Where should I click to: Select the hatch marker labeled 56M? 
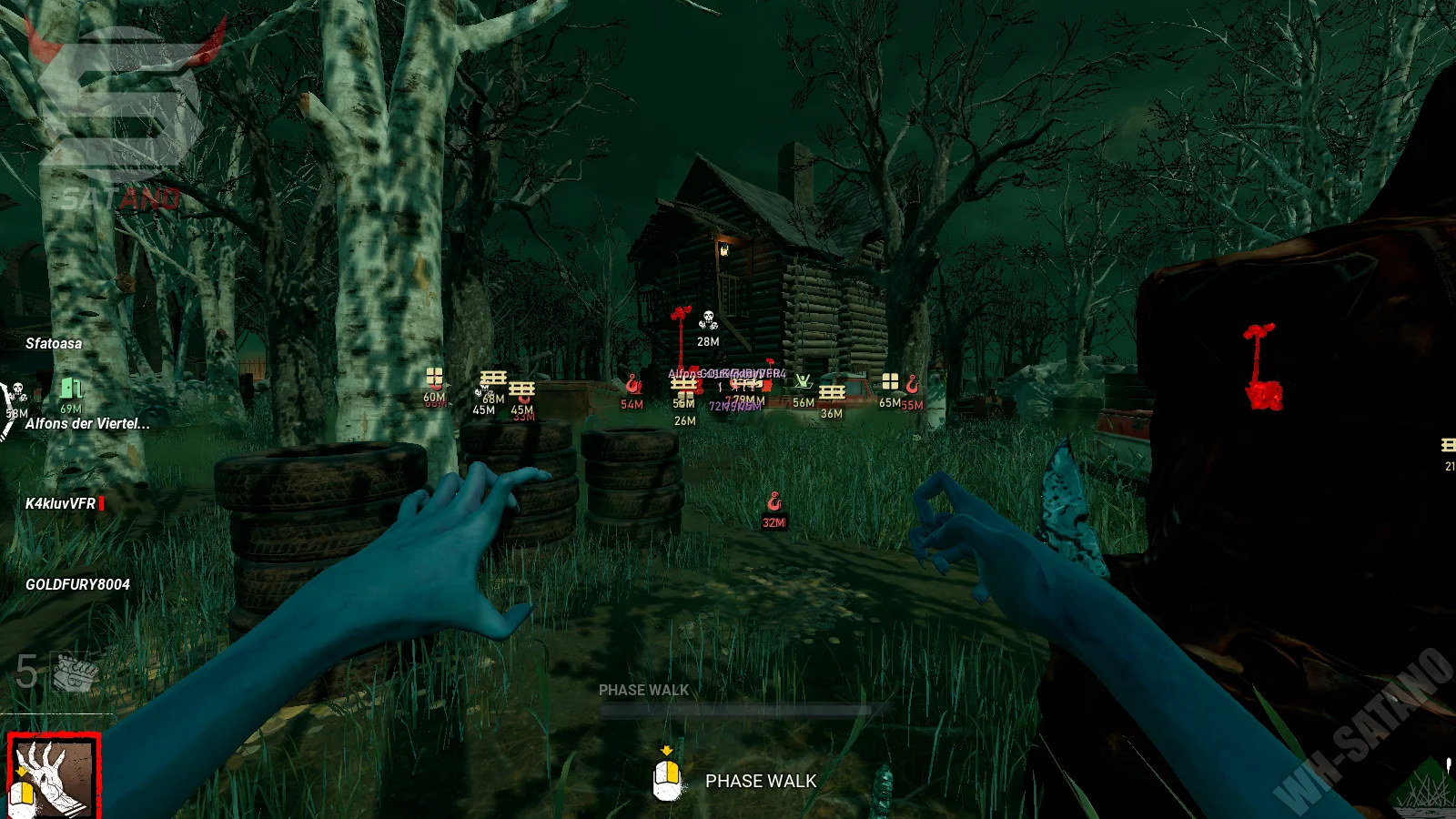click(803, 383)
